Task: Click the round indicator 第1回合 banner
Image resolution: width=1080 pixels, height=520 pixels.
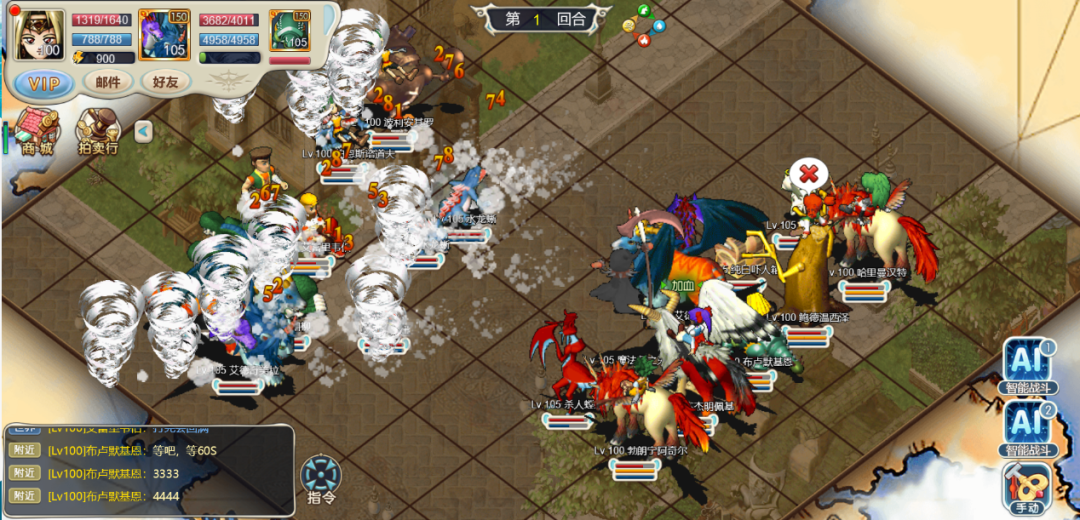Action: pyautogui.click(x=545, y=18)
